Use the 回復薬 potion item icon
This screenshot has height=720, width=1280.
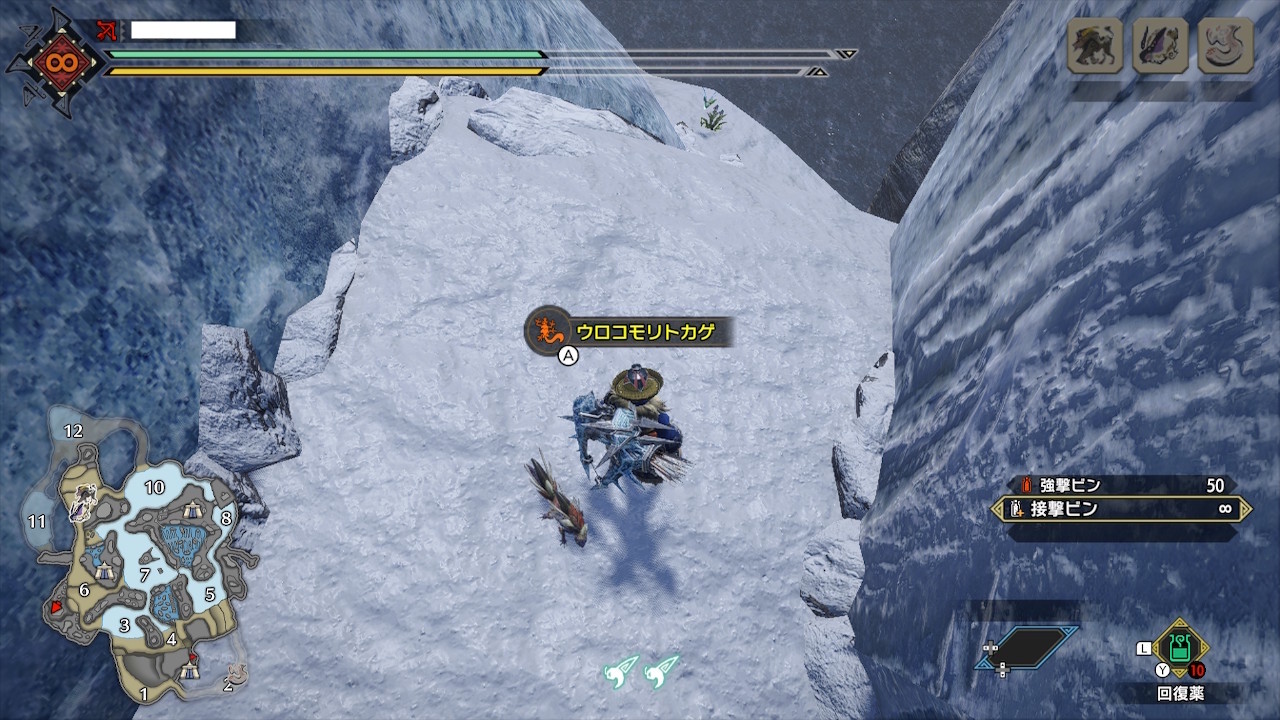point(1180,647)
